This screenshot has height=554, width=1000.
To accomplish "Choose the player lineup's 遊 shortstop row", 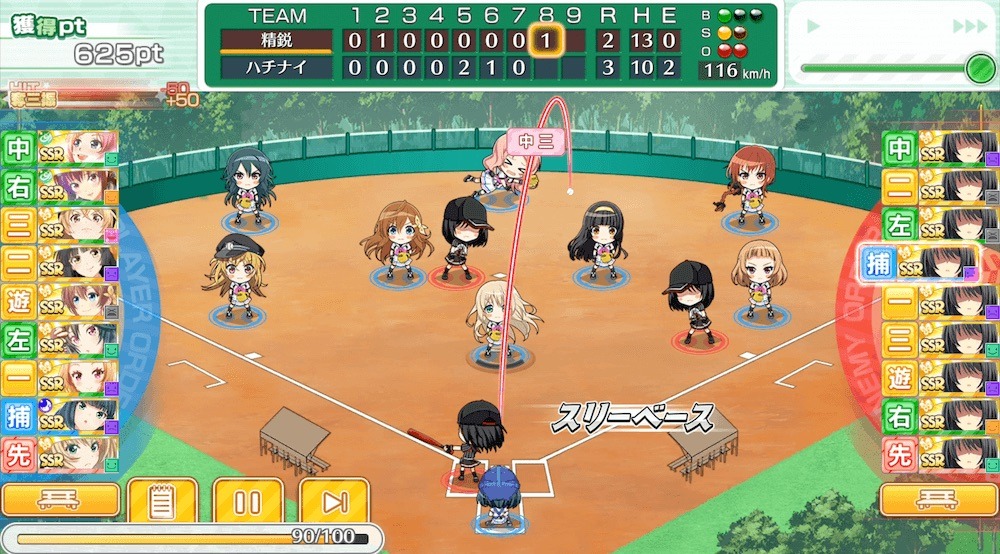I will click(60, 301).
